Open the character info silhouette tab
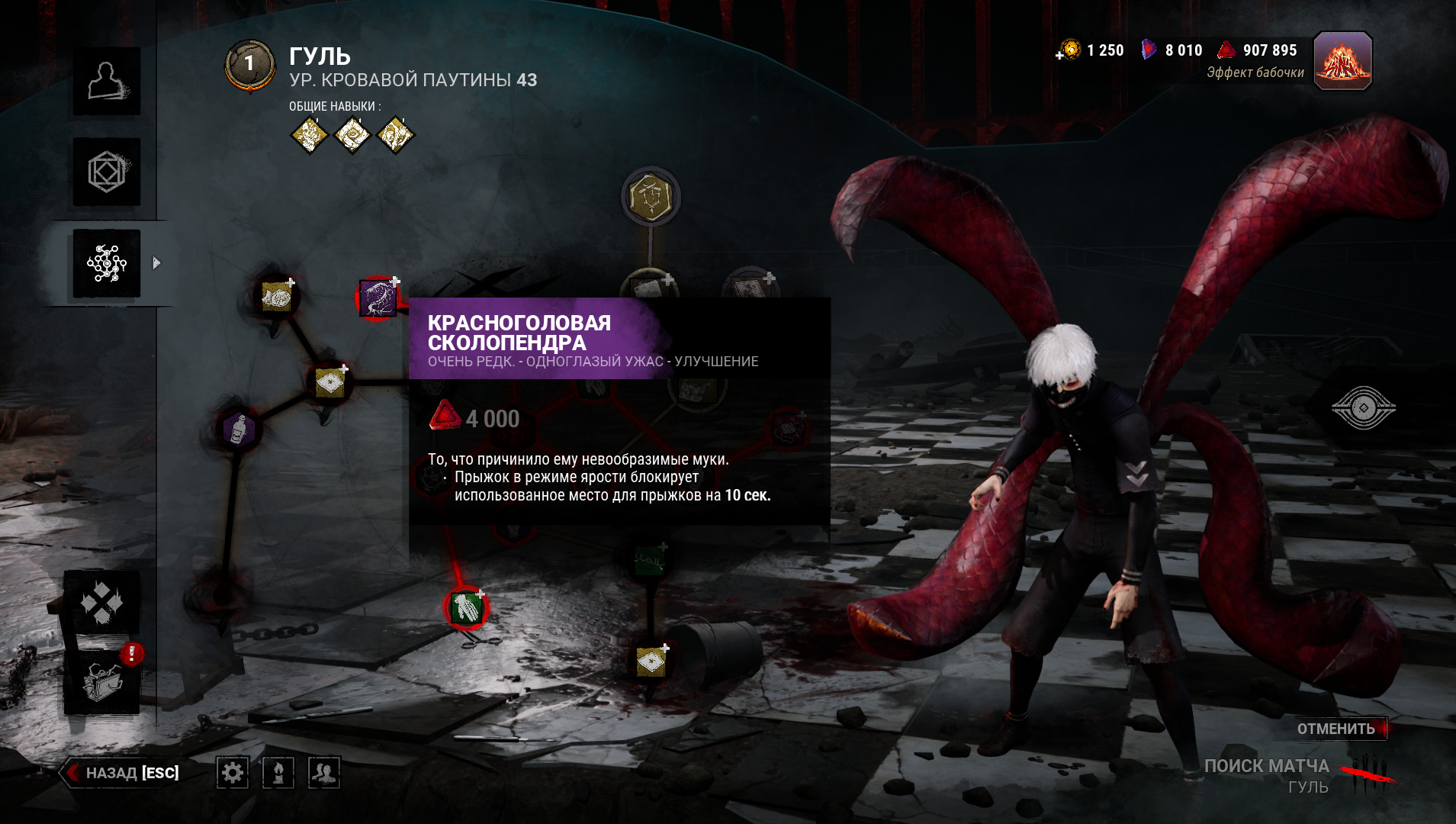This screenshot has height=824, width=1456. (106, 81)
